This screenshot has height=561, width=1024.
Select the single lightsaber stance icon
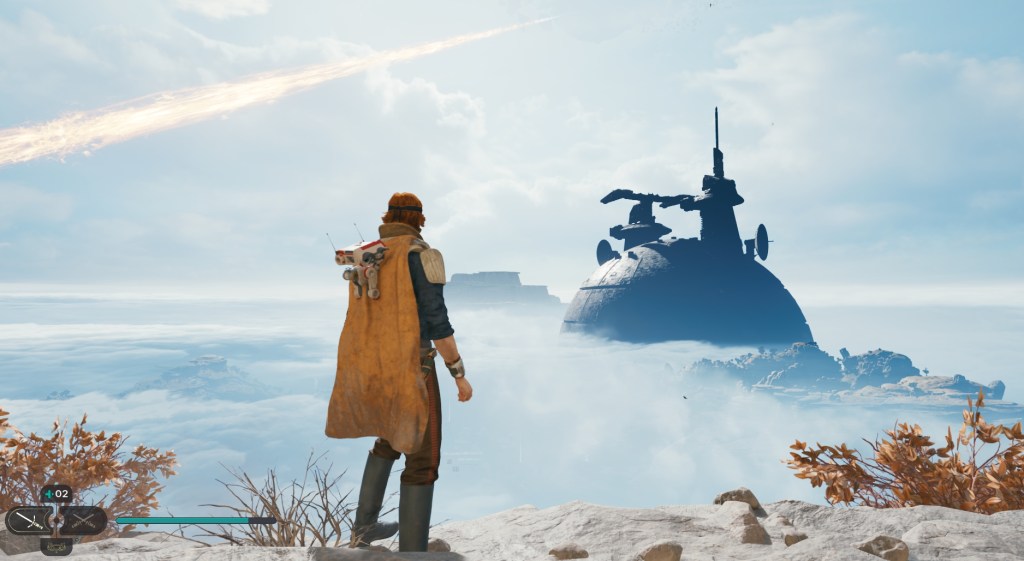point(28,520)
